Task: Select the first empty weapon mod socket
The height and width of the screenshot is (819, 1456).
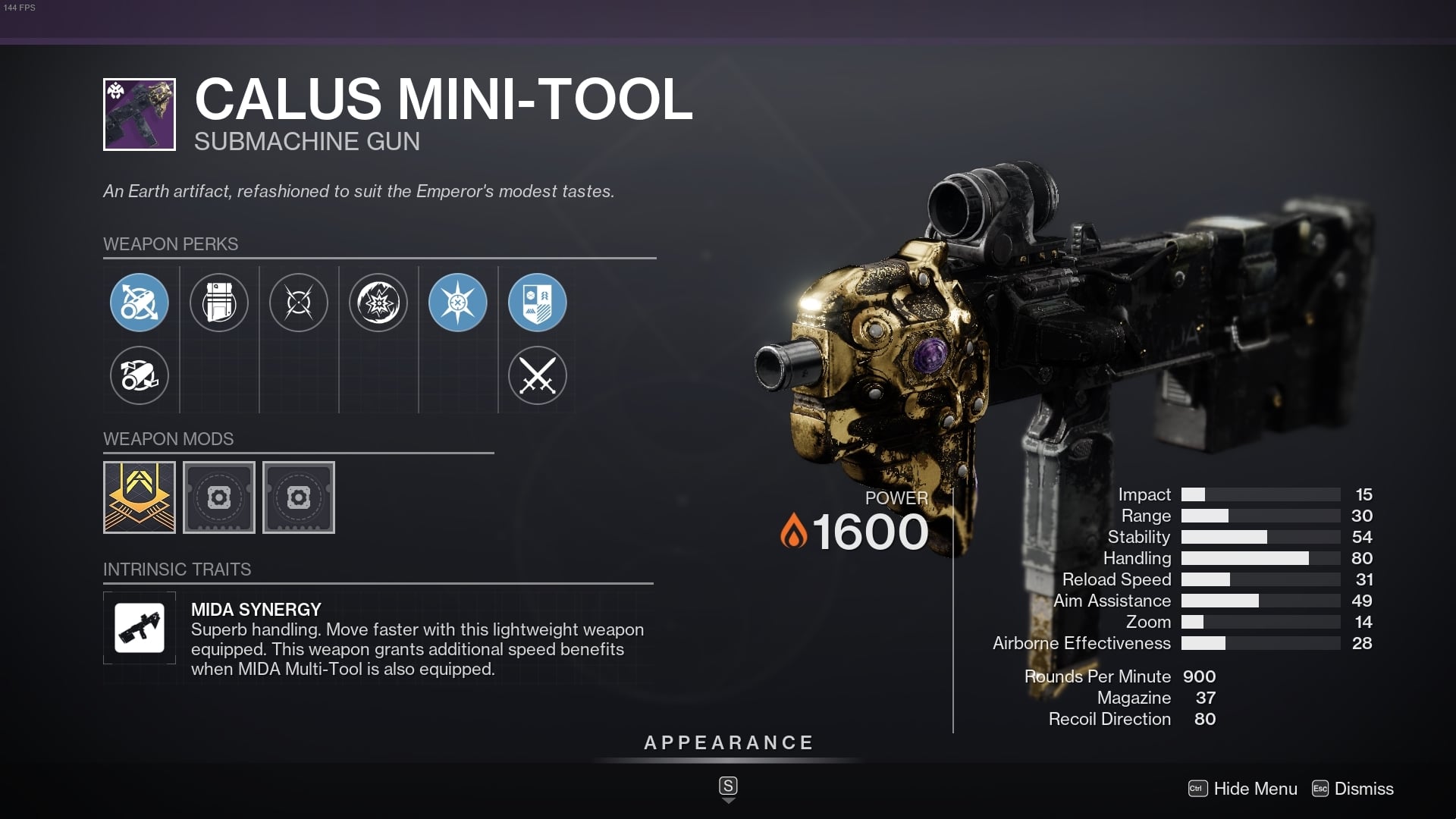Action: (x=219, y=497)
